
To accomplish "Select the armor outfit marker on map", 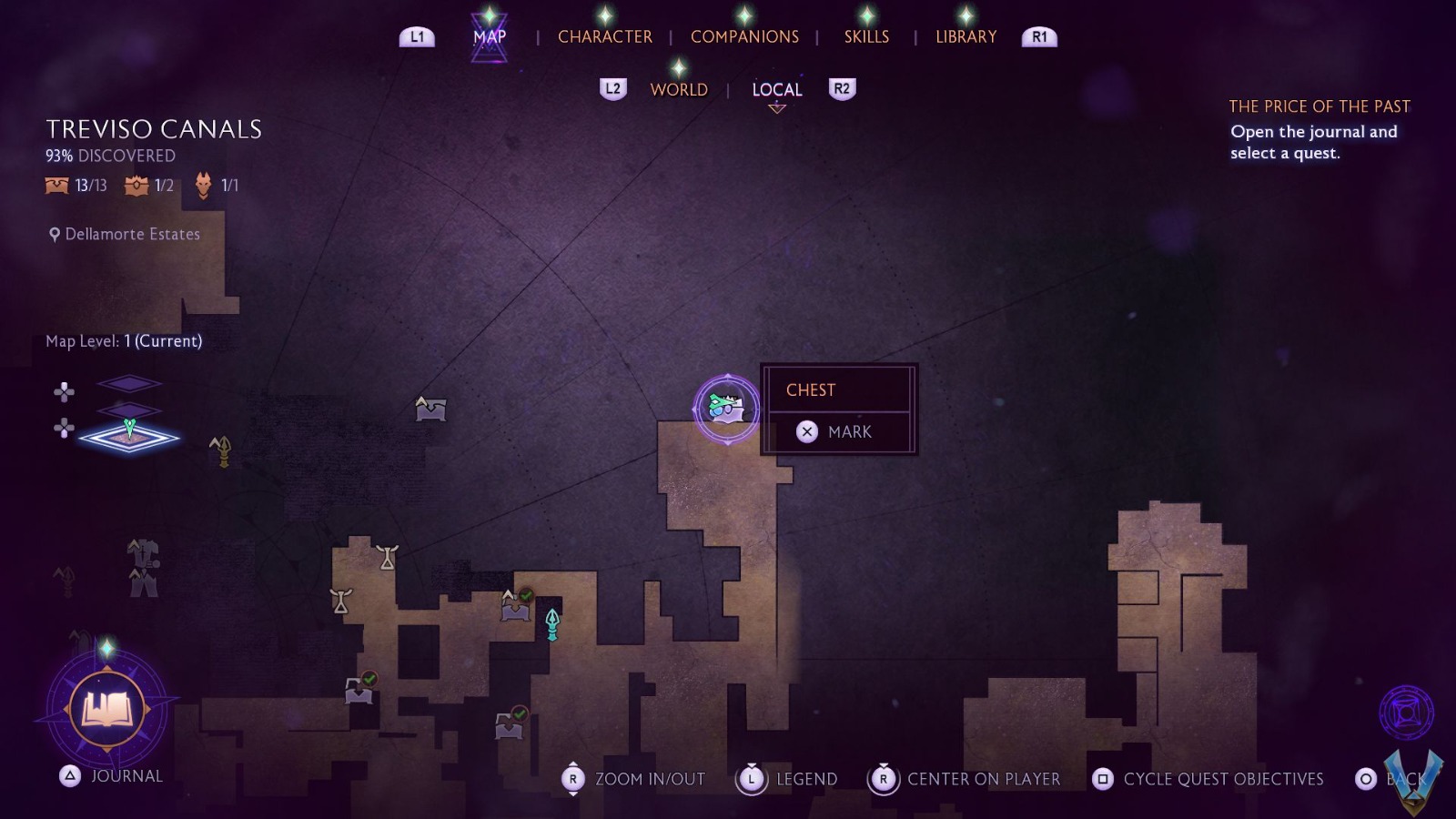I will coord(143,568).
